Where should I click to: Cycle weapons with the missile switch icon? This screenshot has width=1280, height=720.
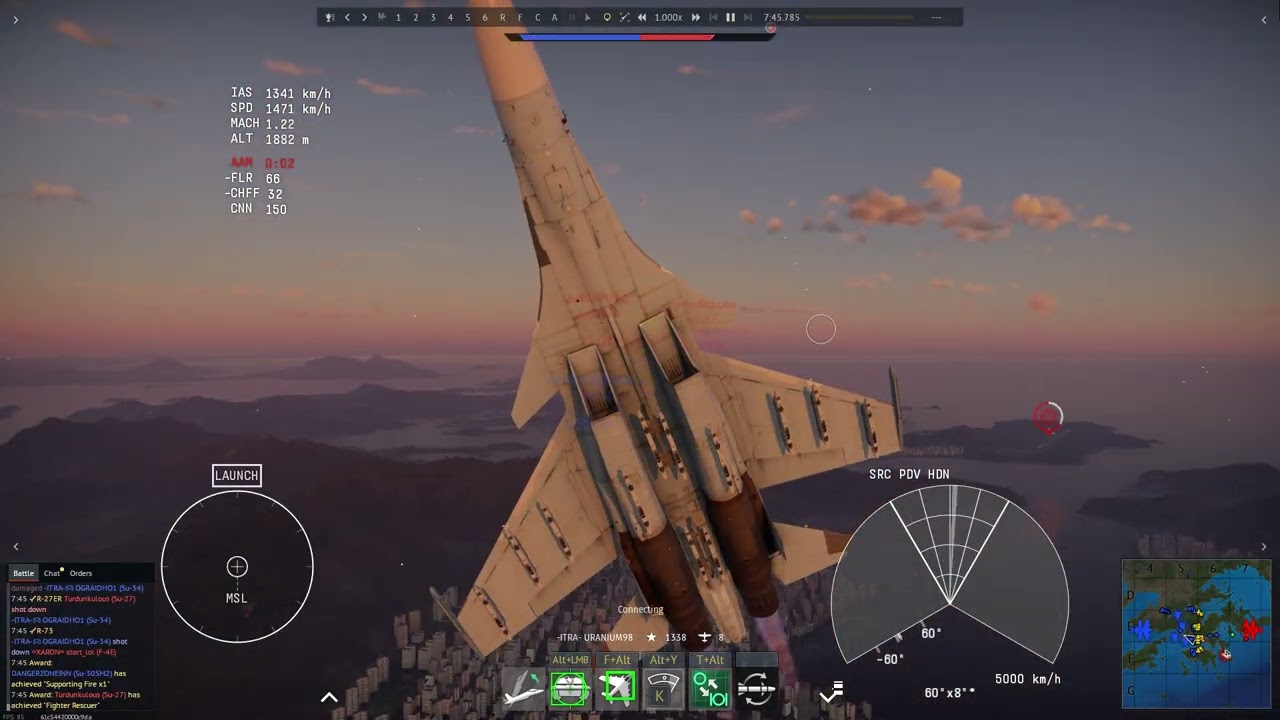tap(756, 689)
